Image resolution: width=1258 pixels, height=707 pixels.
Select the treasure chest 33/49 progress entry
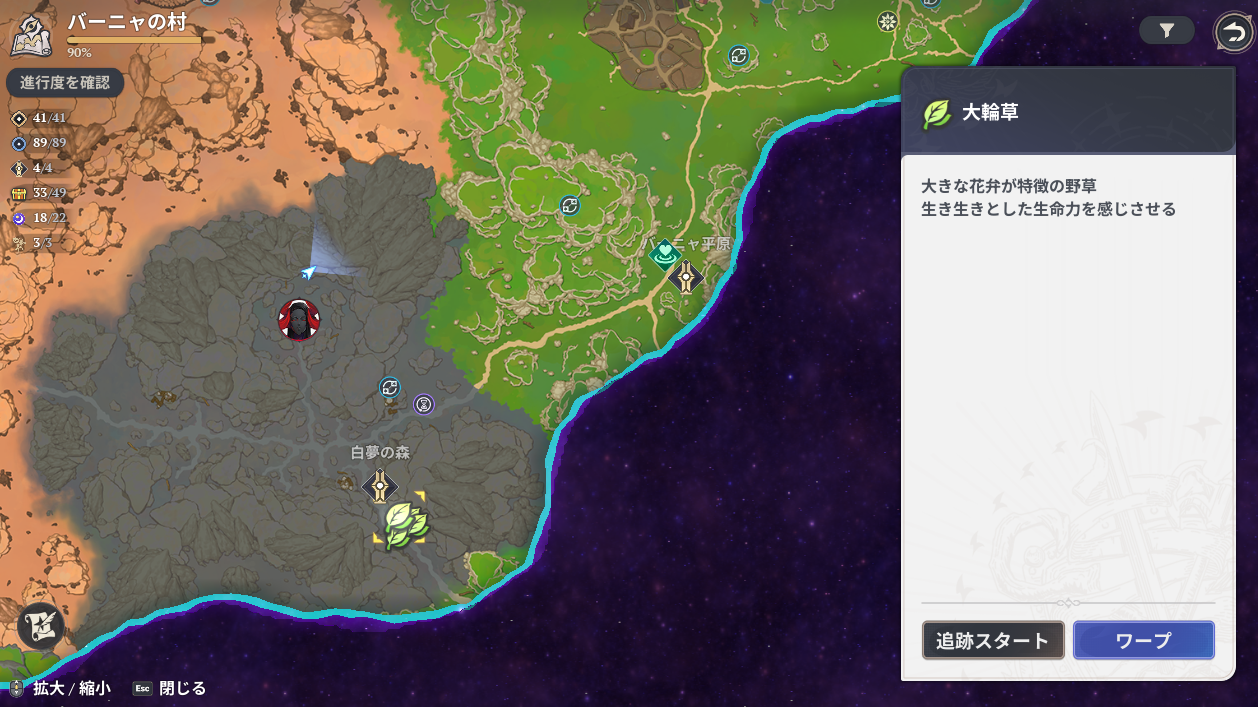tap(40, 193)
